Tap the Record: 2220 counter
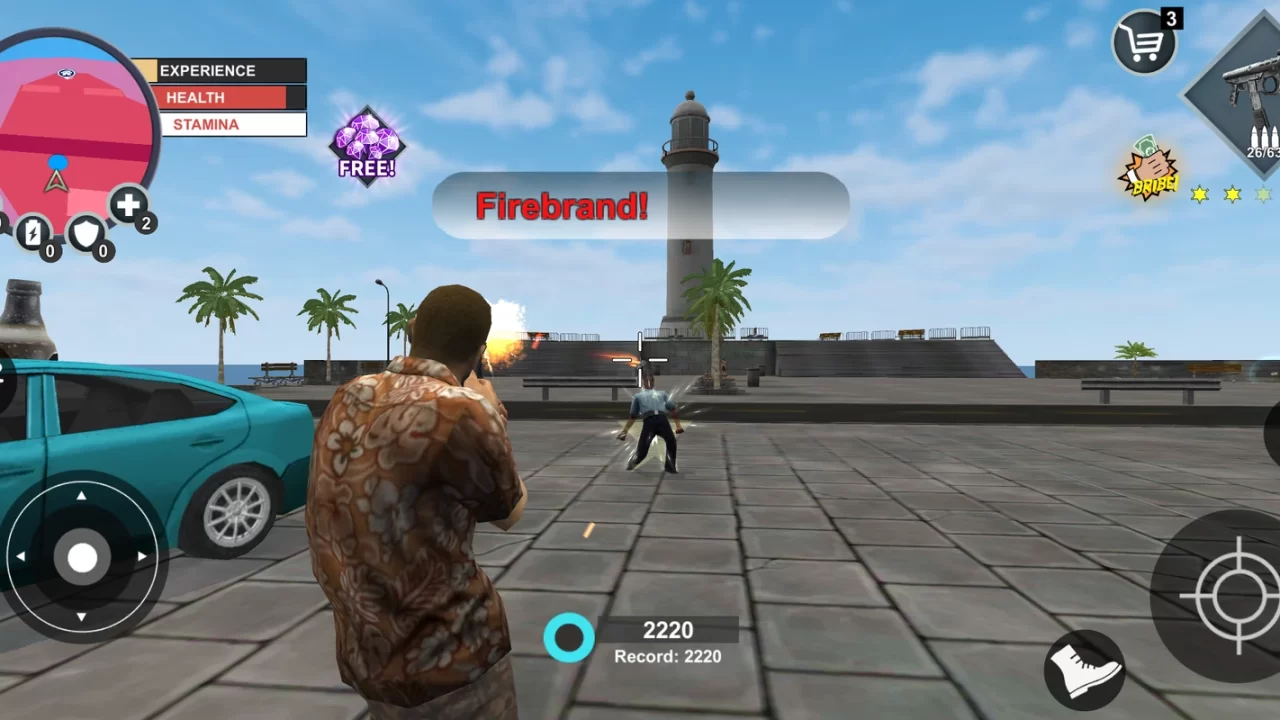Image resolution: width=1280 pixels, height=720 pixels. point(668,657)
